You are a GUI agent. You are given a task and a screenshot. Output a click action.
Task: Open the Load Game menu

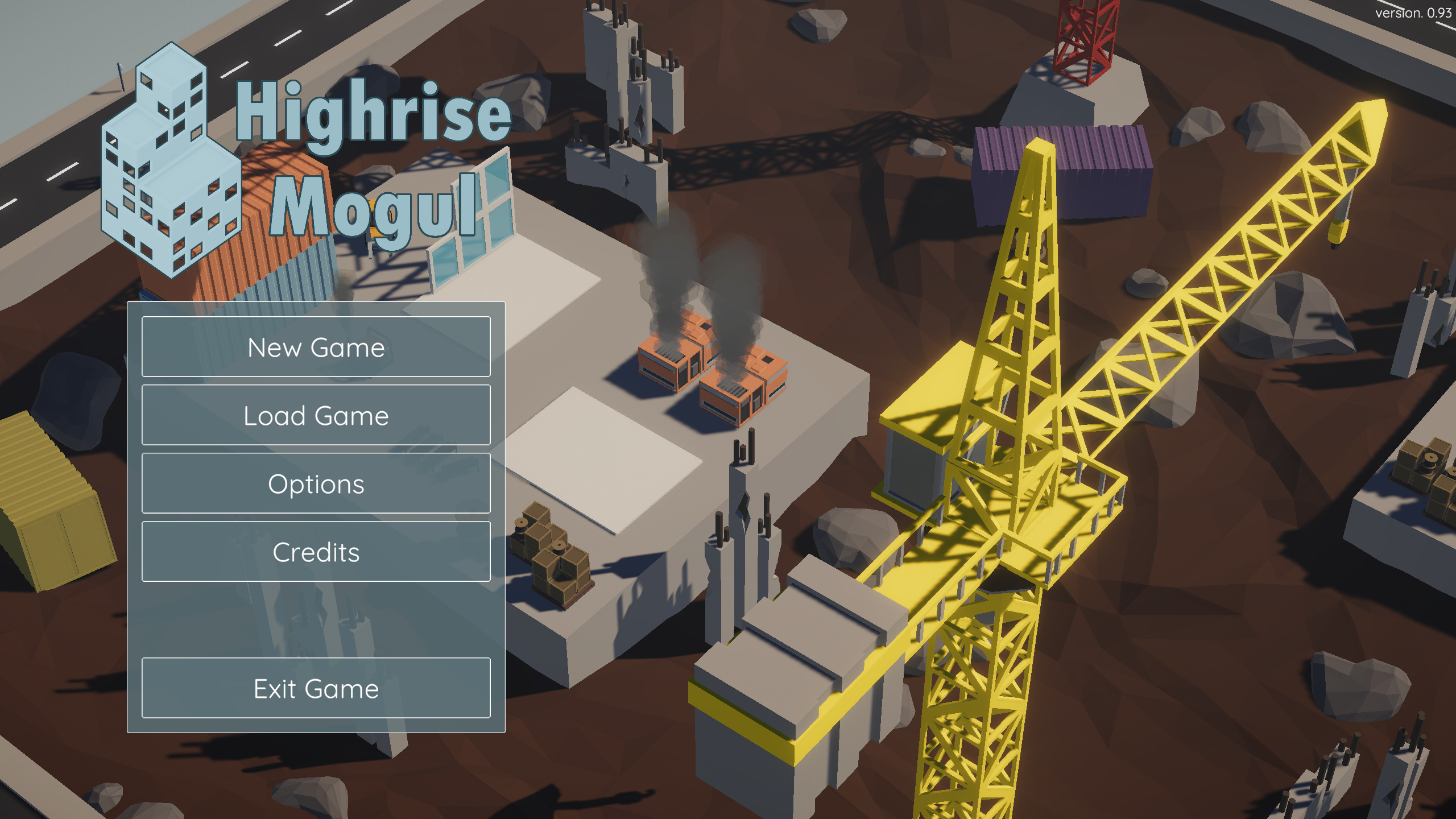316,415
